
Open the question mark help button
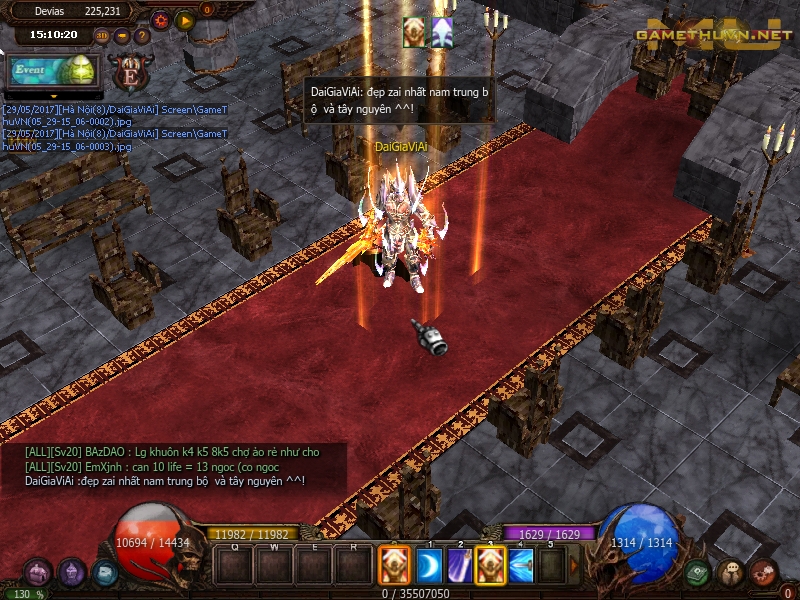(140, 36)
